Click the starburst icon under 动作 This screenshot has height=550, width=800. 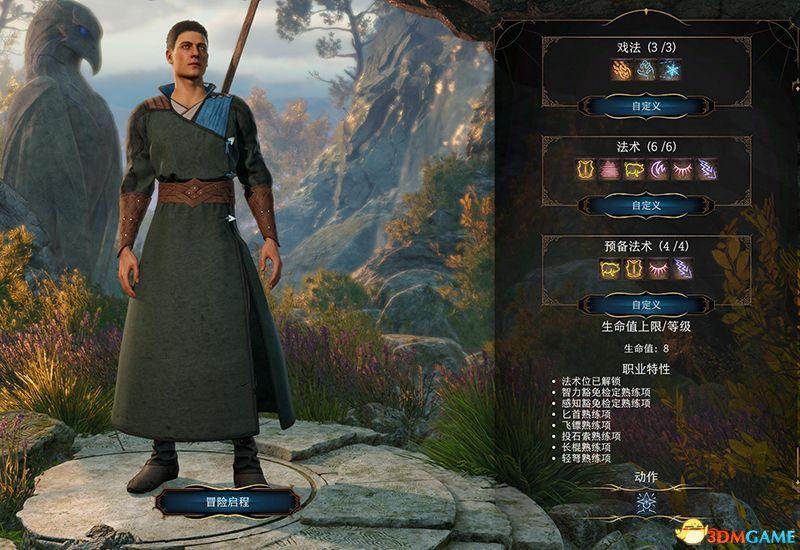tap(646, 503)
